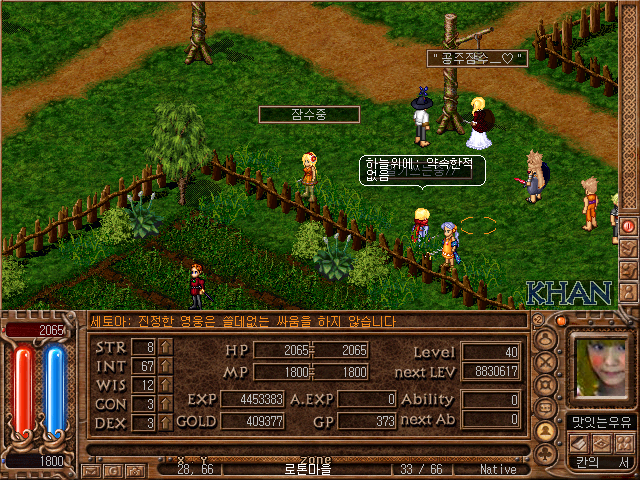Click the DEX up arrow

(165, 423)
